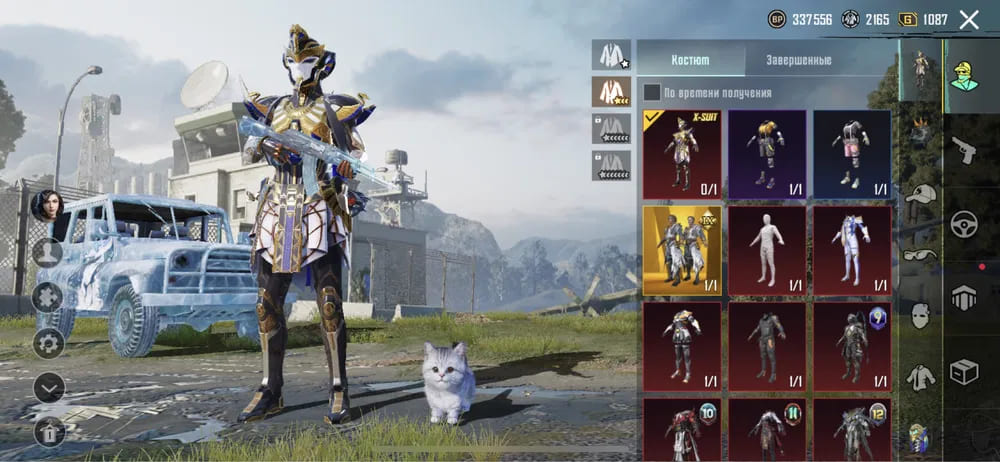Switch to the Костюм tab

tap(690, 60)
